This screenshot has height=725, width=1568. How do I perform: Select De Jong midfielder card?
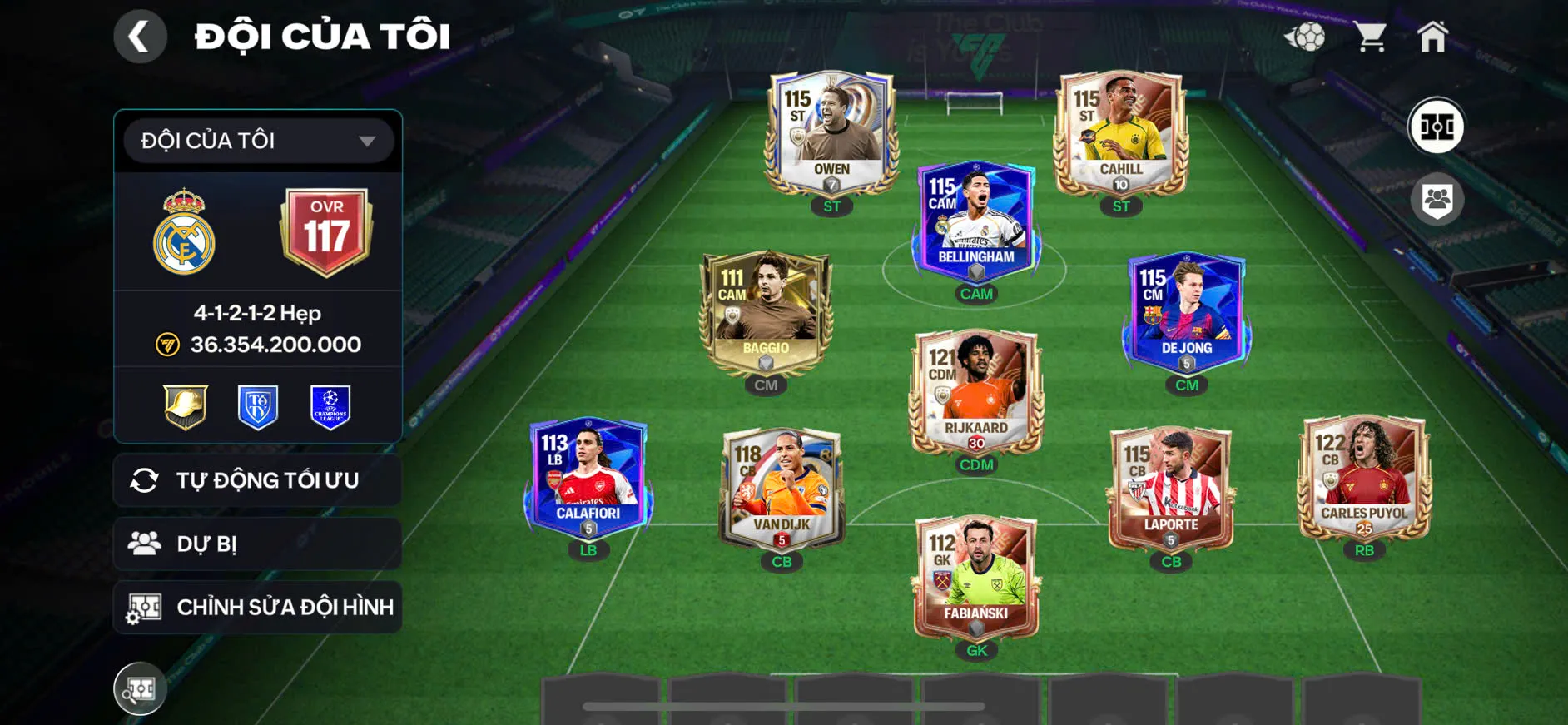[x=1186, y=312]
